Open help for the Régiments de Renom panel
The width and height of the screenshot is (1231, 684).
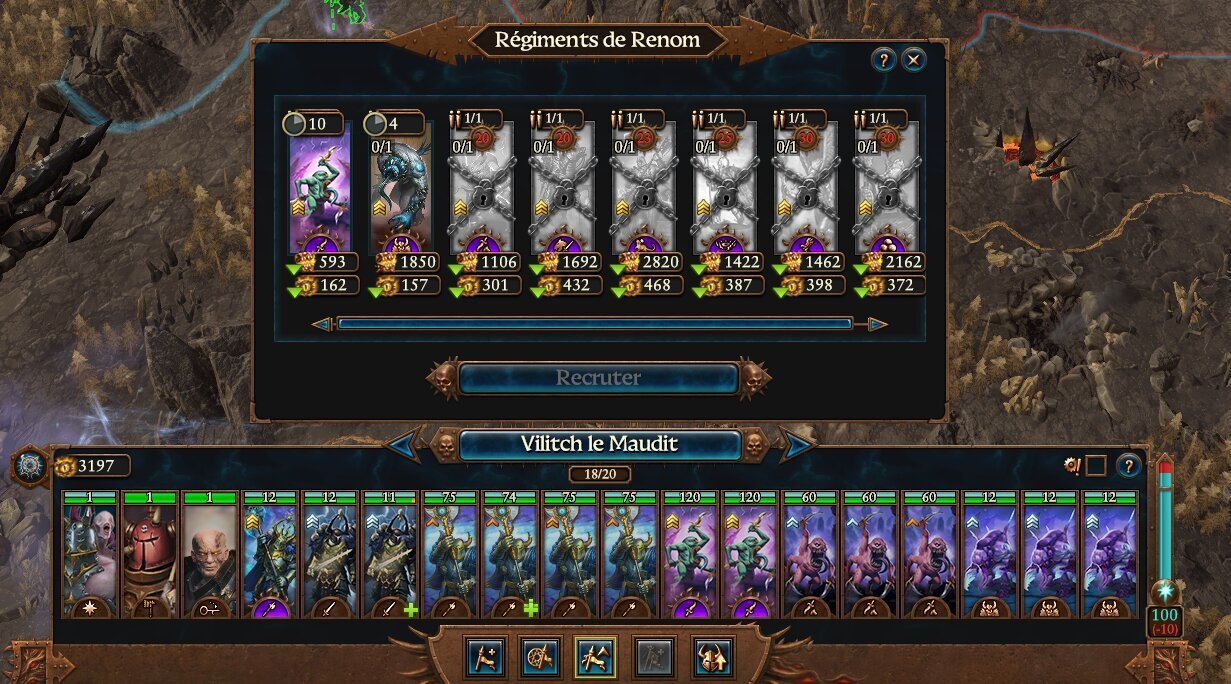click(883, 60)
